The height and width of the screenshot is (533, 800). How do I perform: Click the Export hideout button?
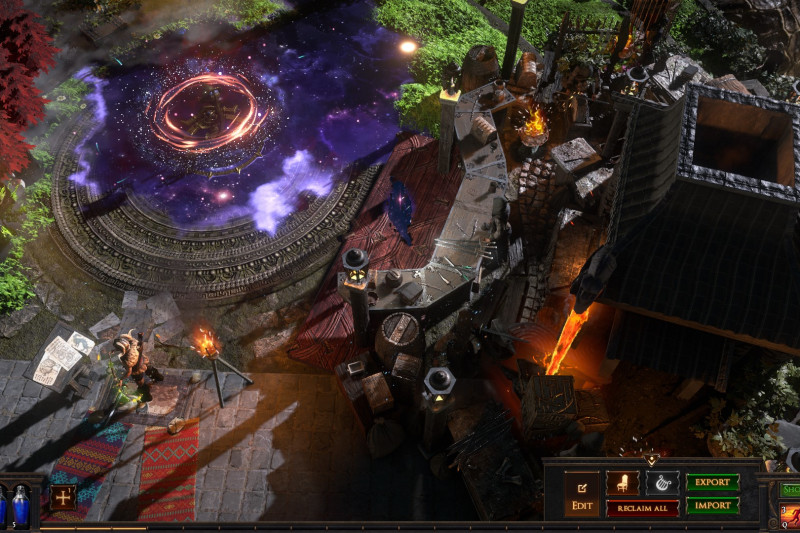pos(712,482)
